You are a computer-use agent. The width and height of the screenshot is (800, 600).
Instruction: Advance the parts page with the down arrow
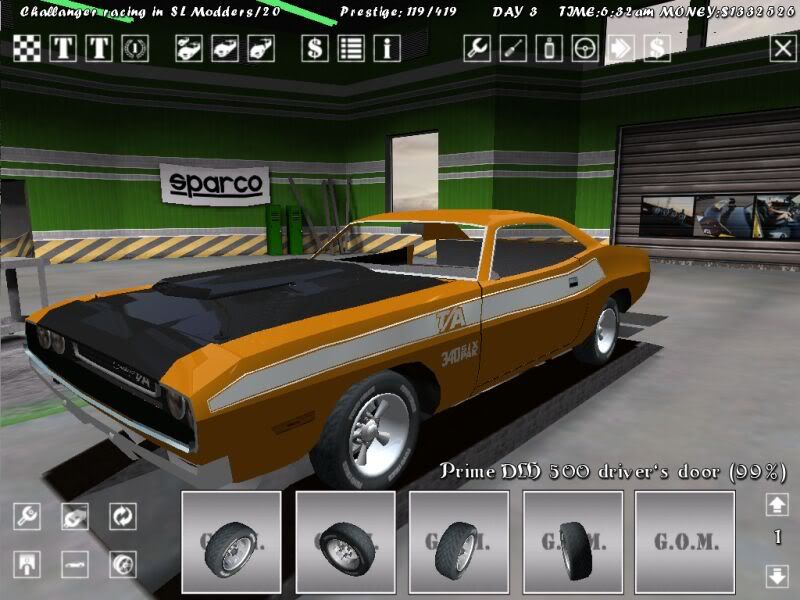pos(776,575)
